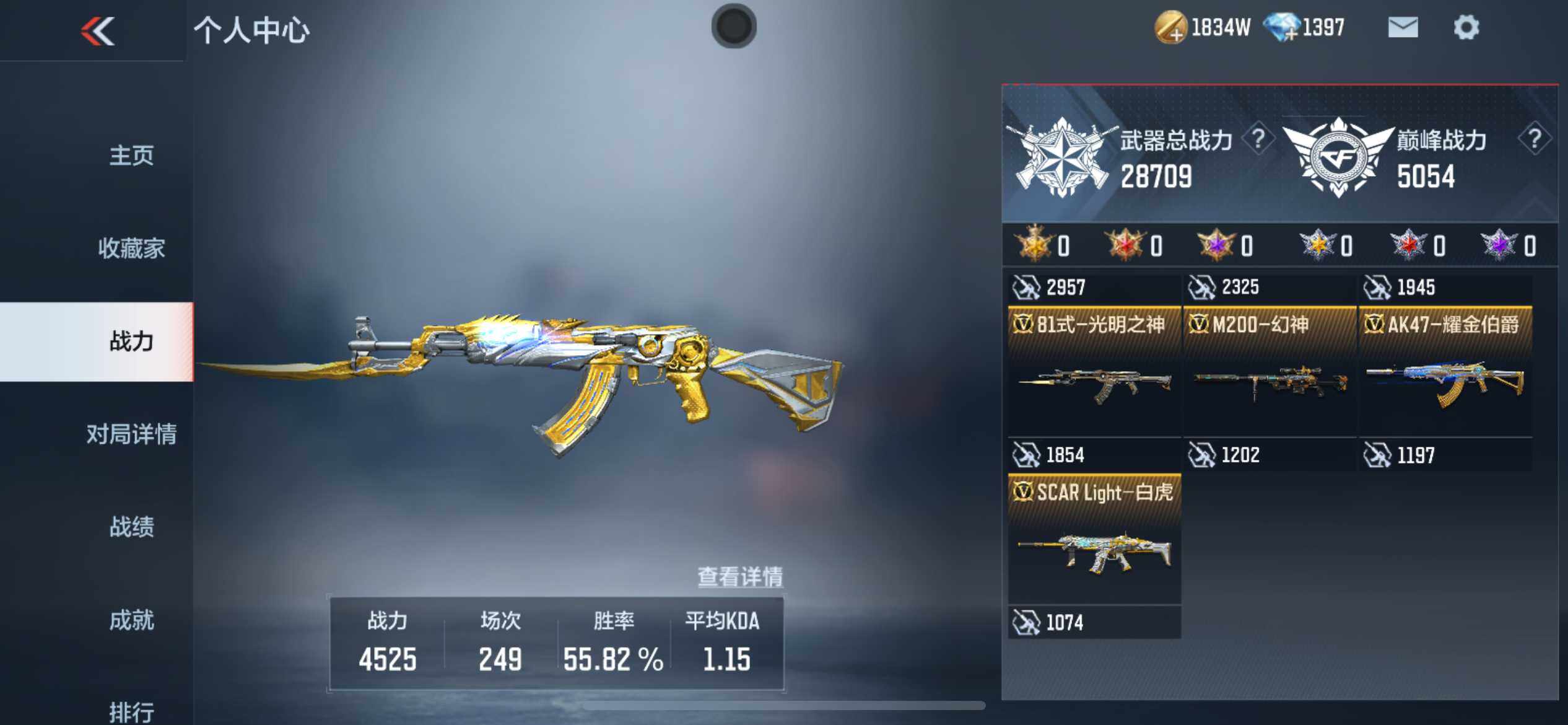Show help for 武器总战力
Viewport: 1568px width, 725px height.
pos(1258,139)
